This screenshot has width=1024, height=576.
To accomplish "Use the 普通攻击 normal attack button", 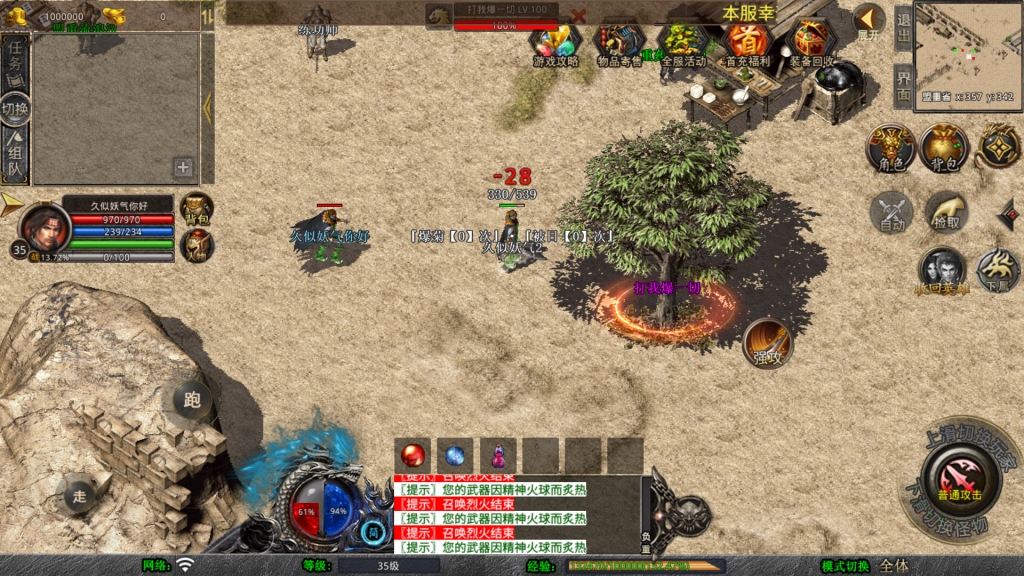I will click(x=960, y=477).
